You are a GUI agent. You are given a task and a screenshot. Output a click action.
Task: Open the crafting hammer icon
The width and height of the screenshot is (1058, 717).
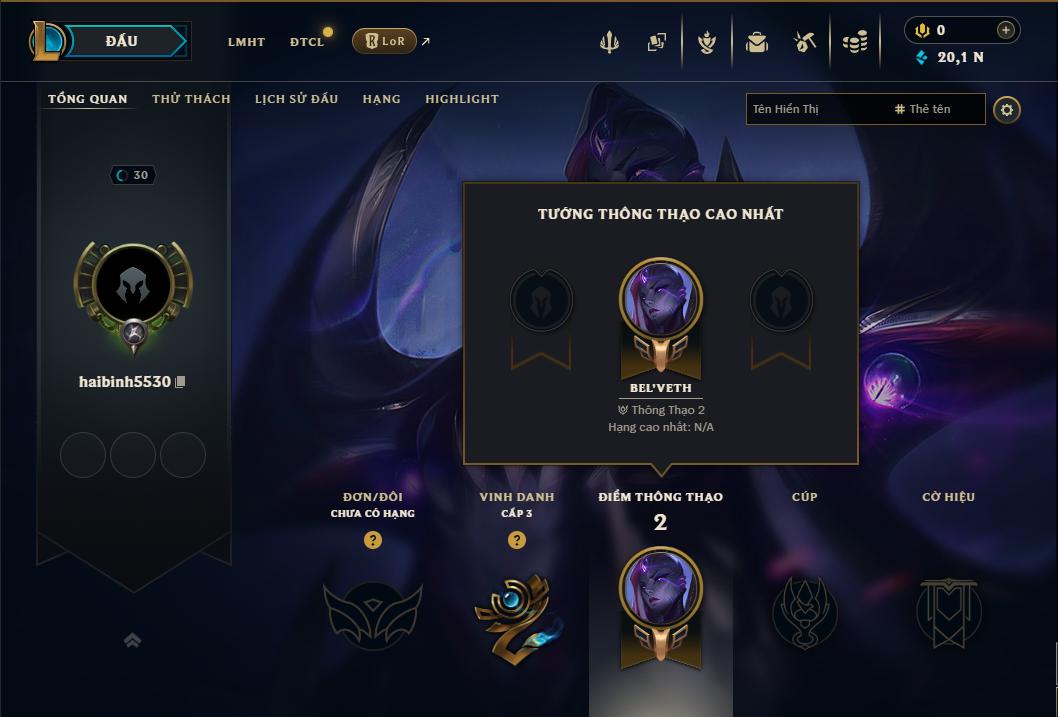(805, 42)
